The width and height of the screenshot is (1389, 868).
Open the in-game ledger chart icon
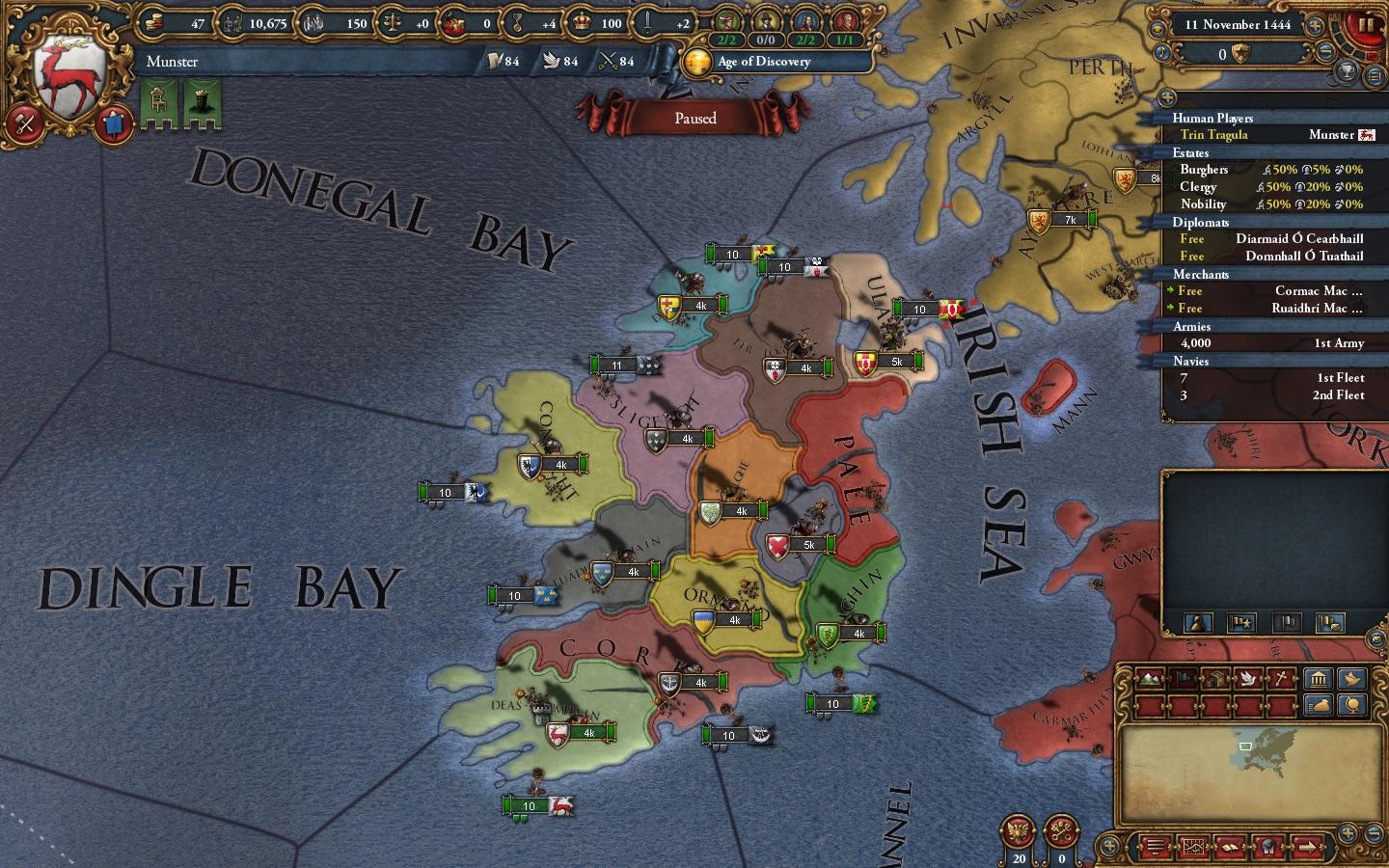(1195, 844)
